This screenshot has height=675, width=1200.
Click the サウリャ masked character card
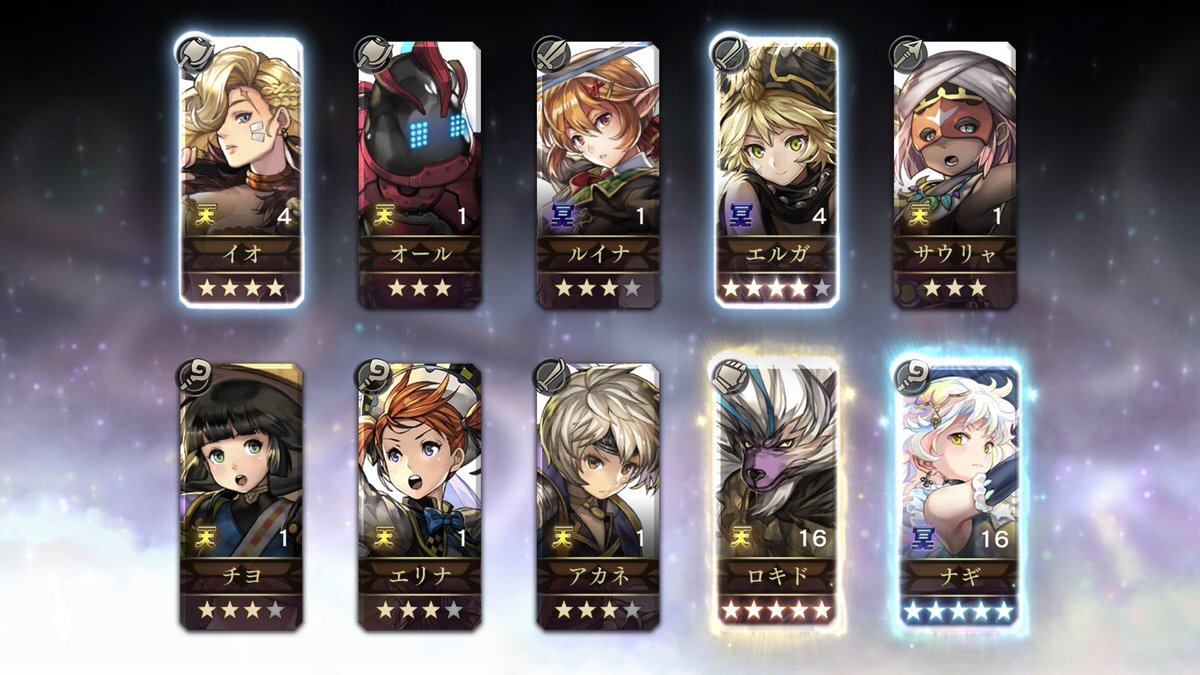click(954, 172)
